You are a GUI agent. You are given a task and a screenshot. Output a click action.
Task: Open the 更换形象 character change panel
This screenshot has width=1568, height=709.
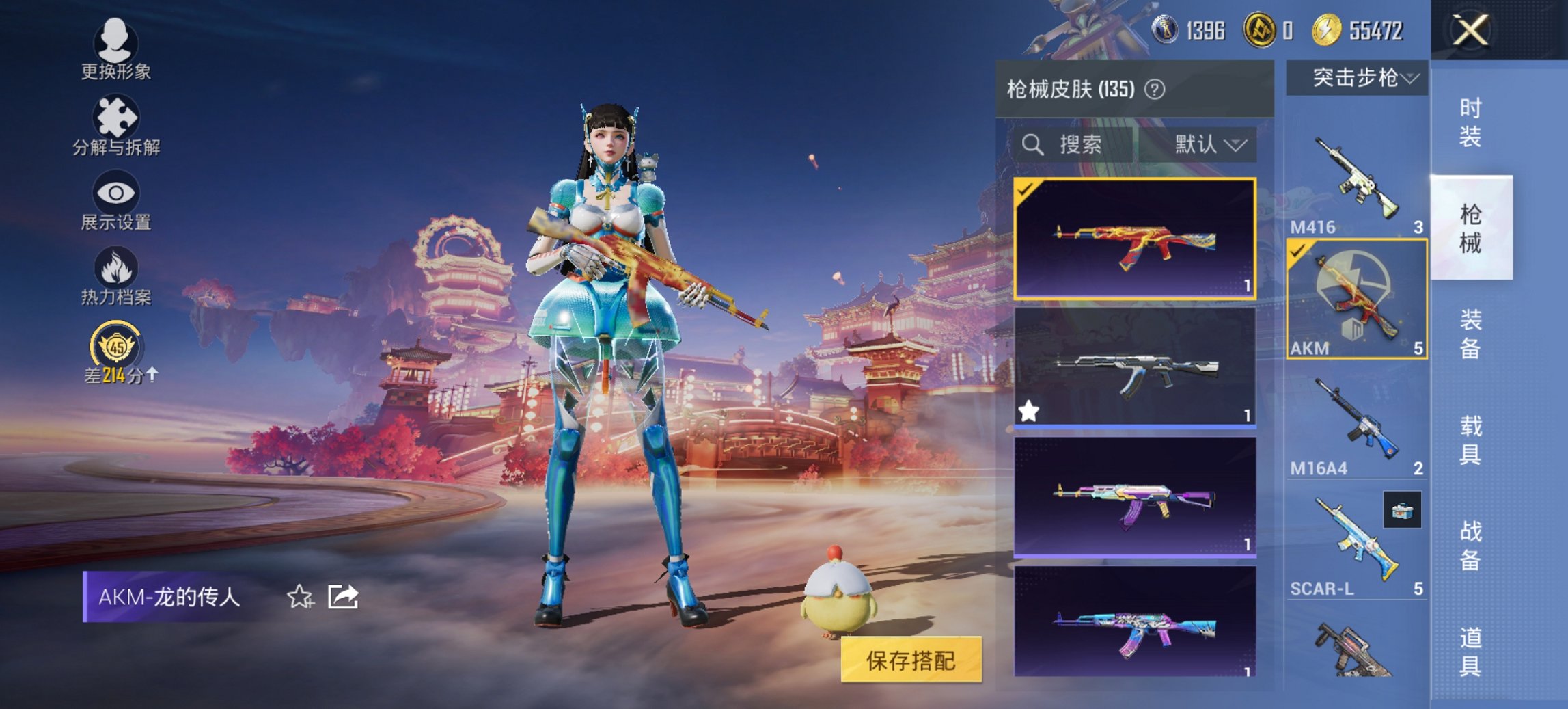click(x=116, y=51)
